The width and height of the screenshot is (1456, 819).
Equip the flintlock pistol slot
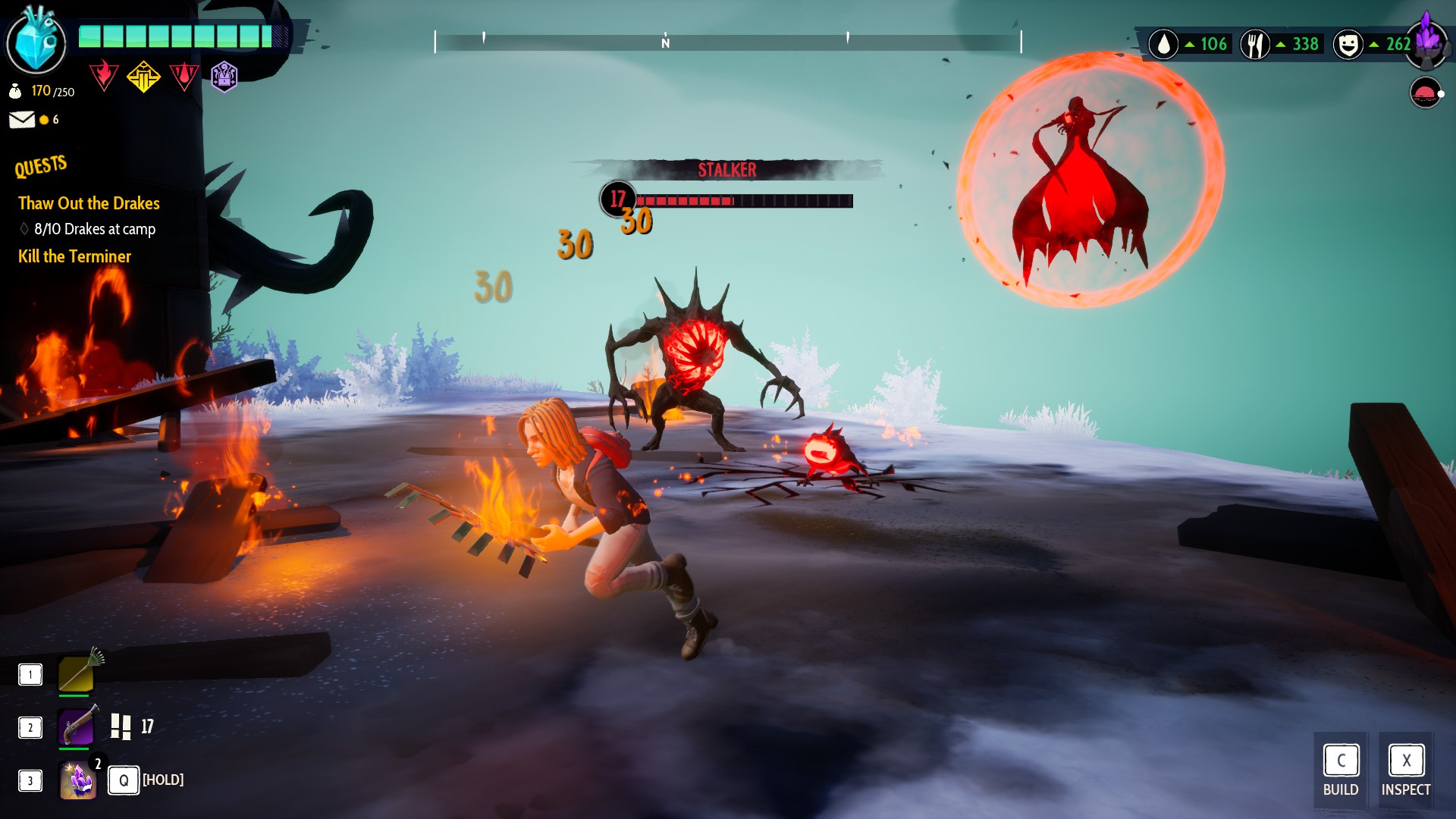coord(77,726)
